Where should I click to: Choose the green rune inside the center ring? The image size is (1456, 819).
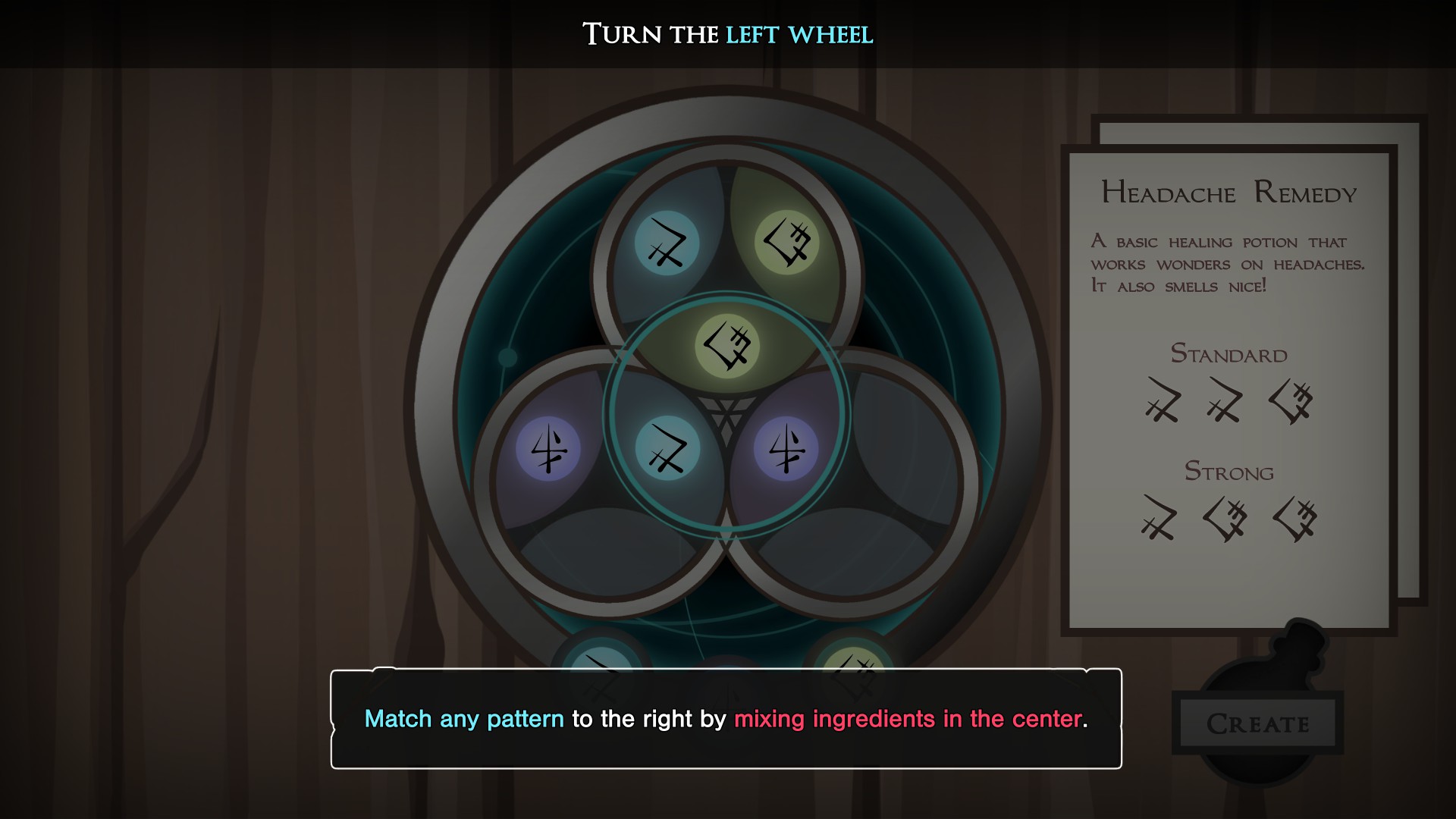727,346
